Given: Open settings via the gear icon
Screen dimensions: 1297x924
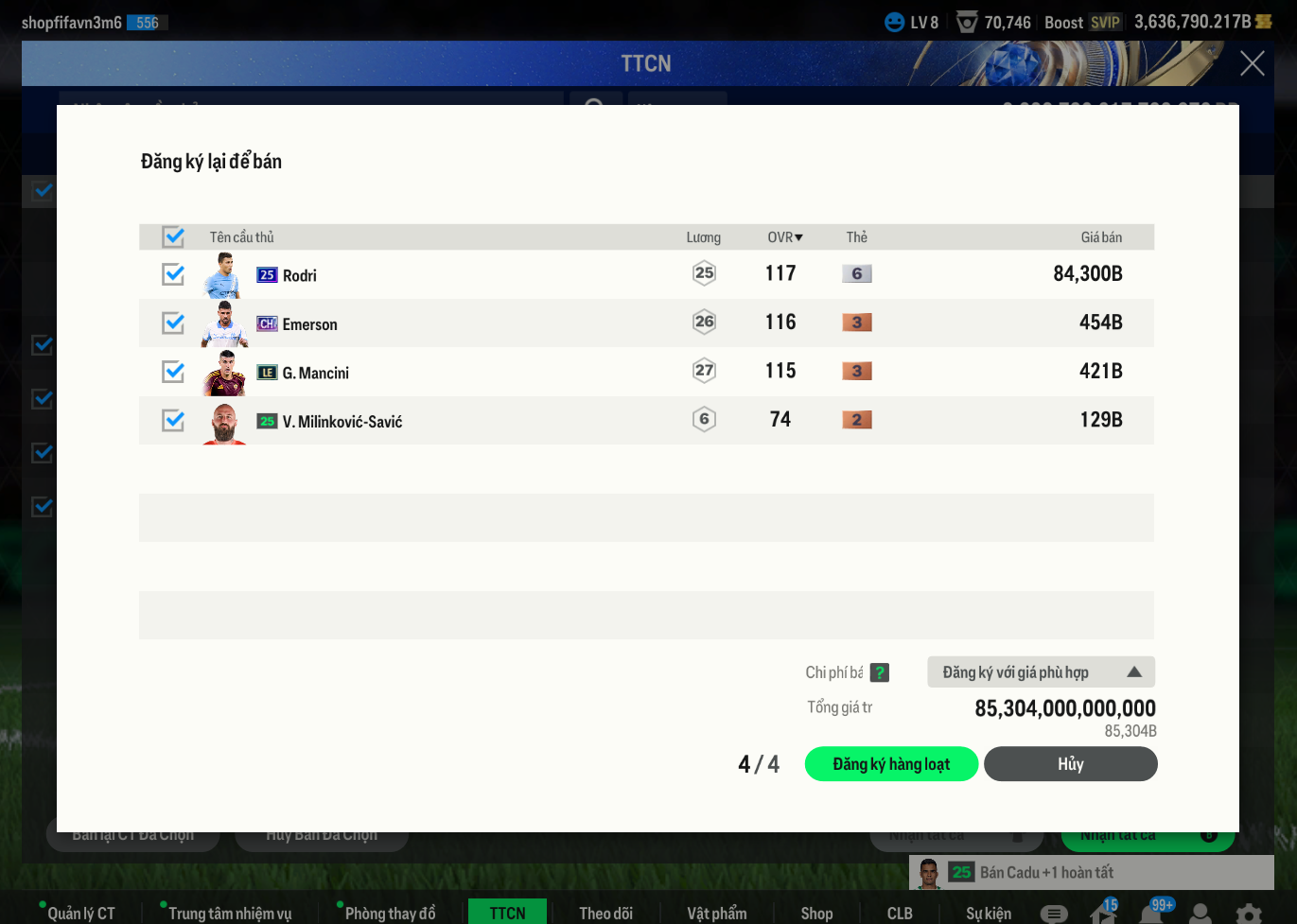Looking at the screenshot, I should click(1249, 914).
